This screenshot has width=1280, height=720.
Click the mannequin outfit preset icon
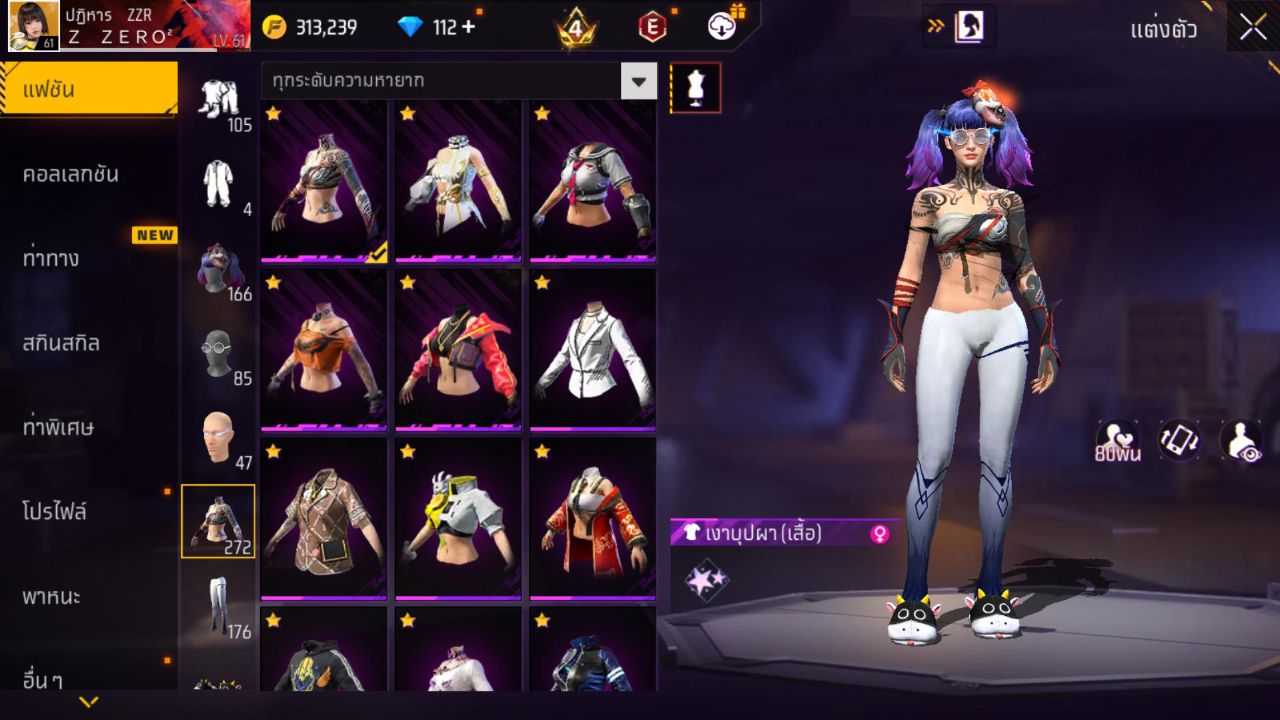[x=694, y=87]
